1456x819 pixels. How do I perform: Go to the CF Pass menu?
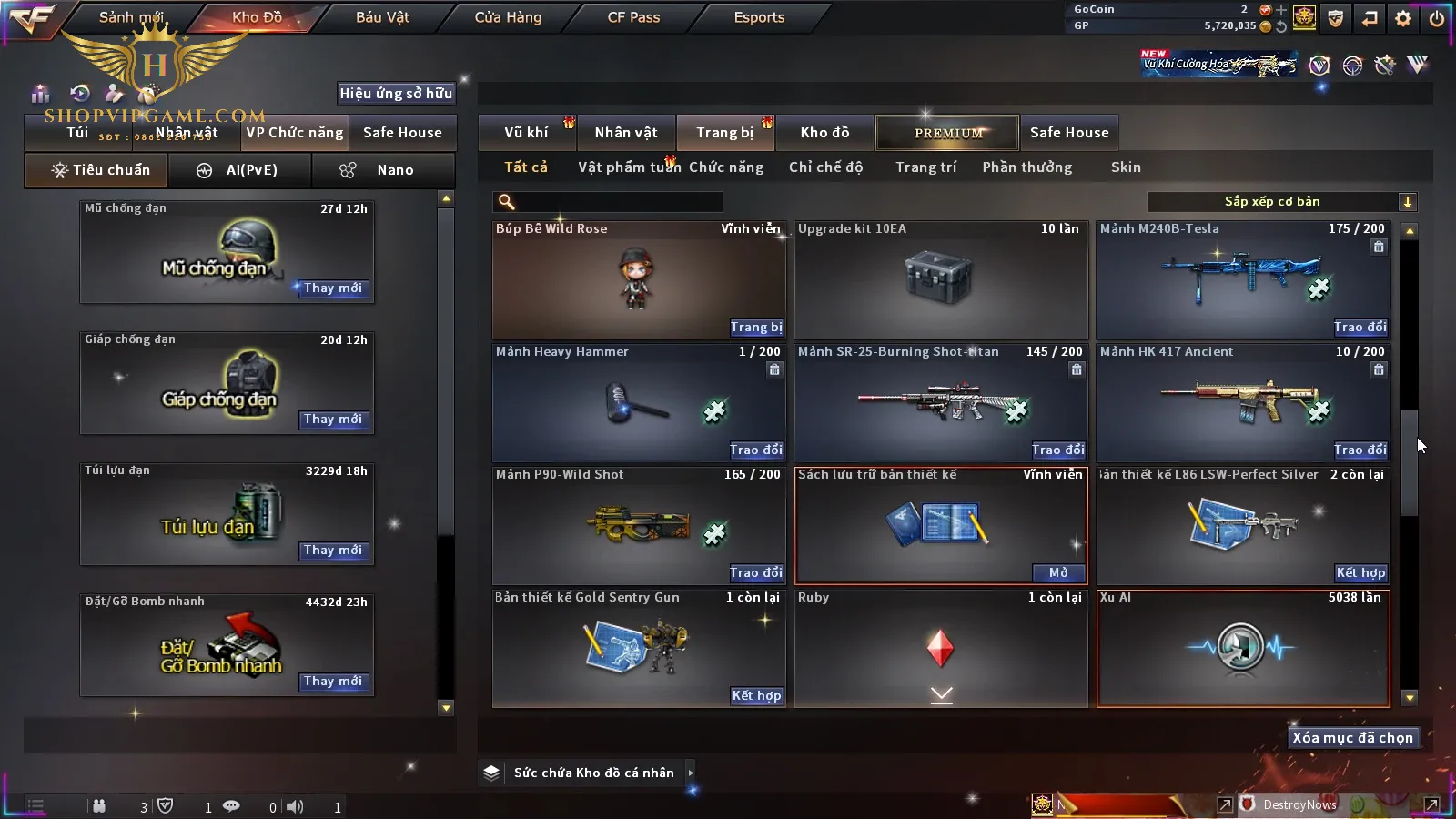point(633,17)
